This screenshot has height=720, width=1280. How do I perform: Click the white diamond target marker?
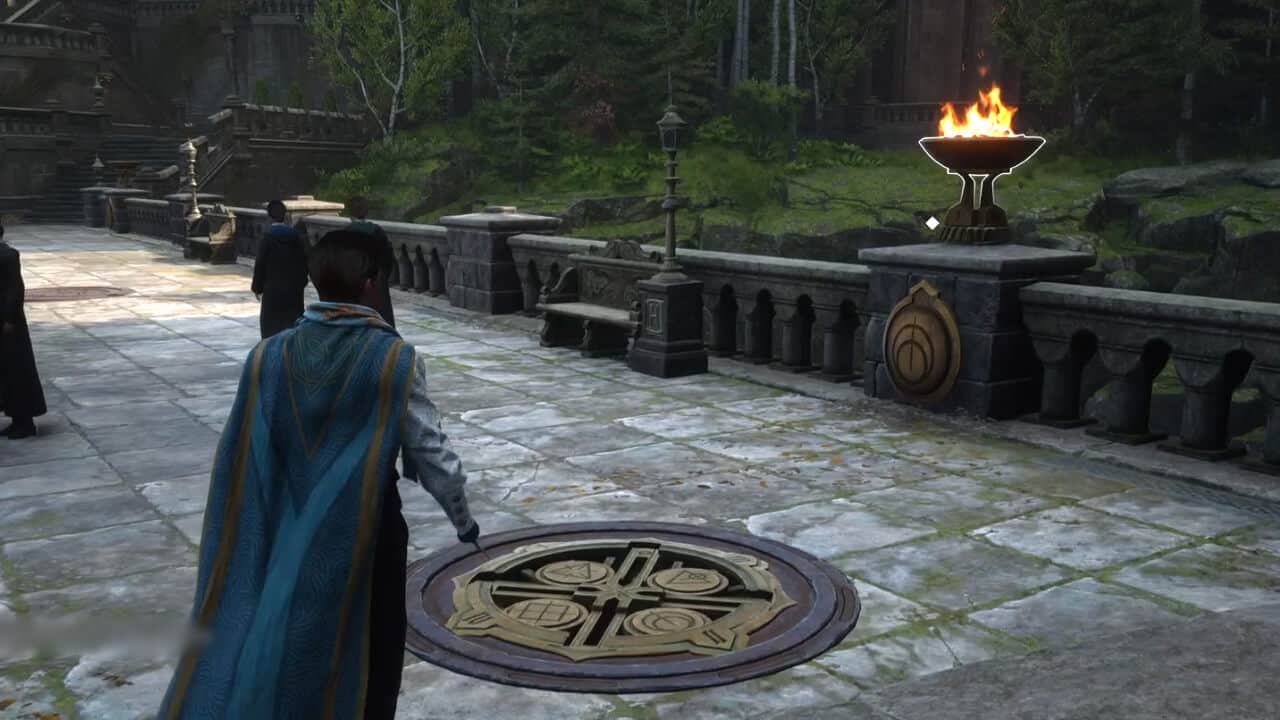(x=933, y=223)
